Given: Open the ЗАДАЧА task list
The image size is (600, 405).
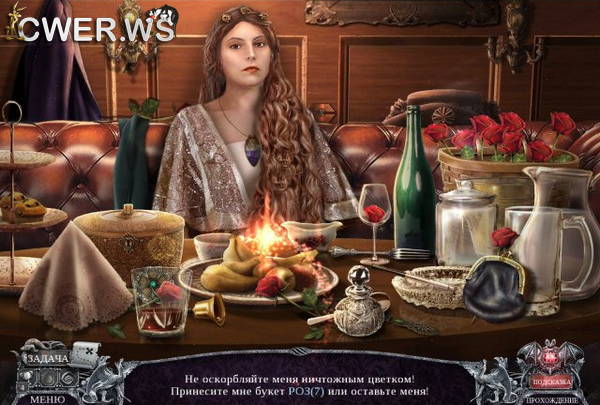Looking at the screenshot, I should pyautogui.click(x=46, y=357).
